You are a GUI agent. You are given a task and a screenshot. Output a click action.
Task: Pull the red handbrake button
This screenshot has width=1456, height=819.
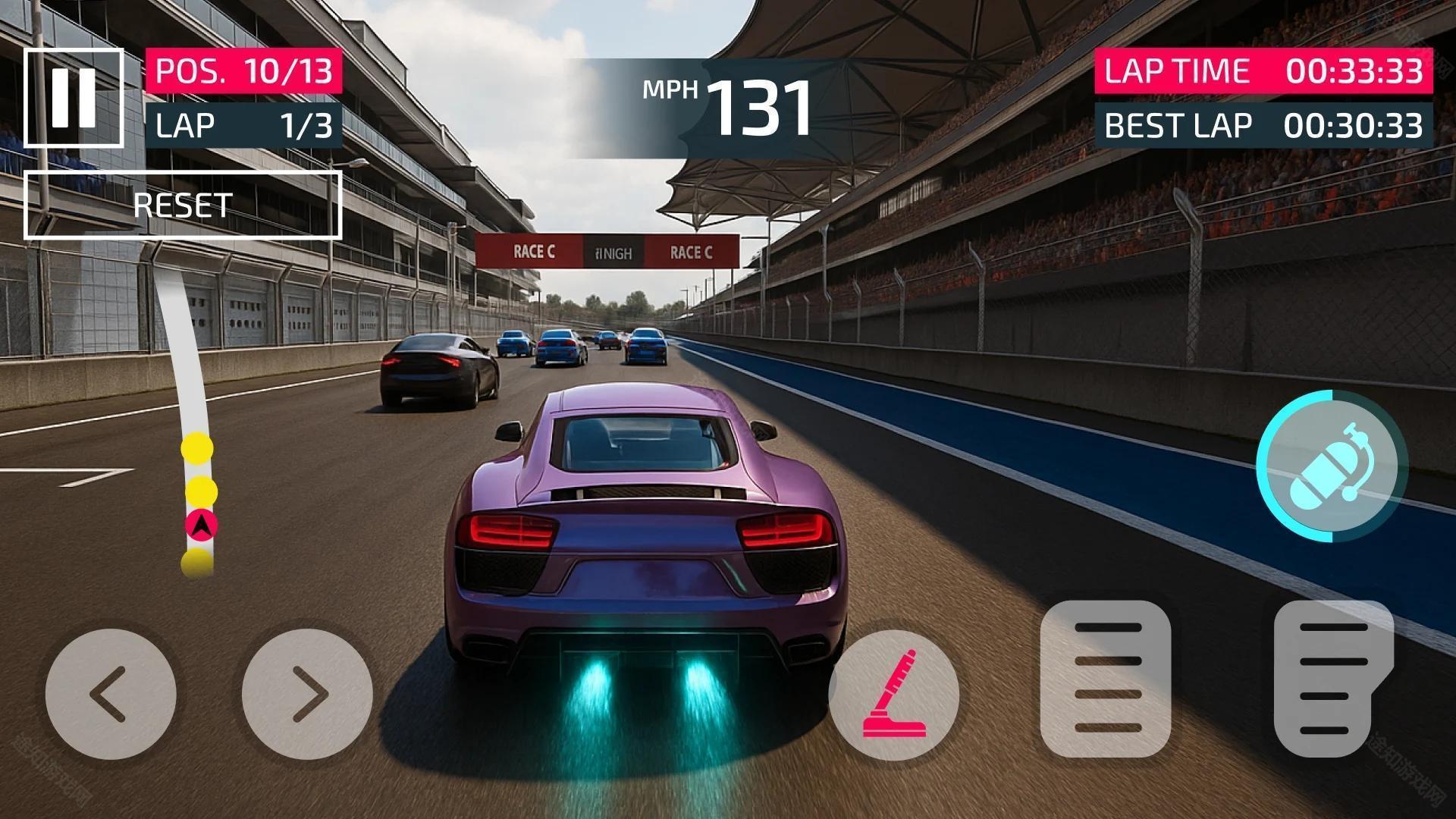click(x=894, y=695)
